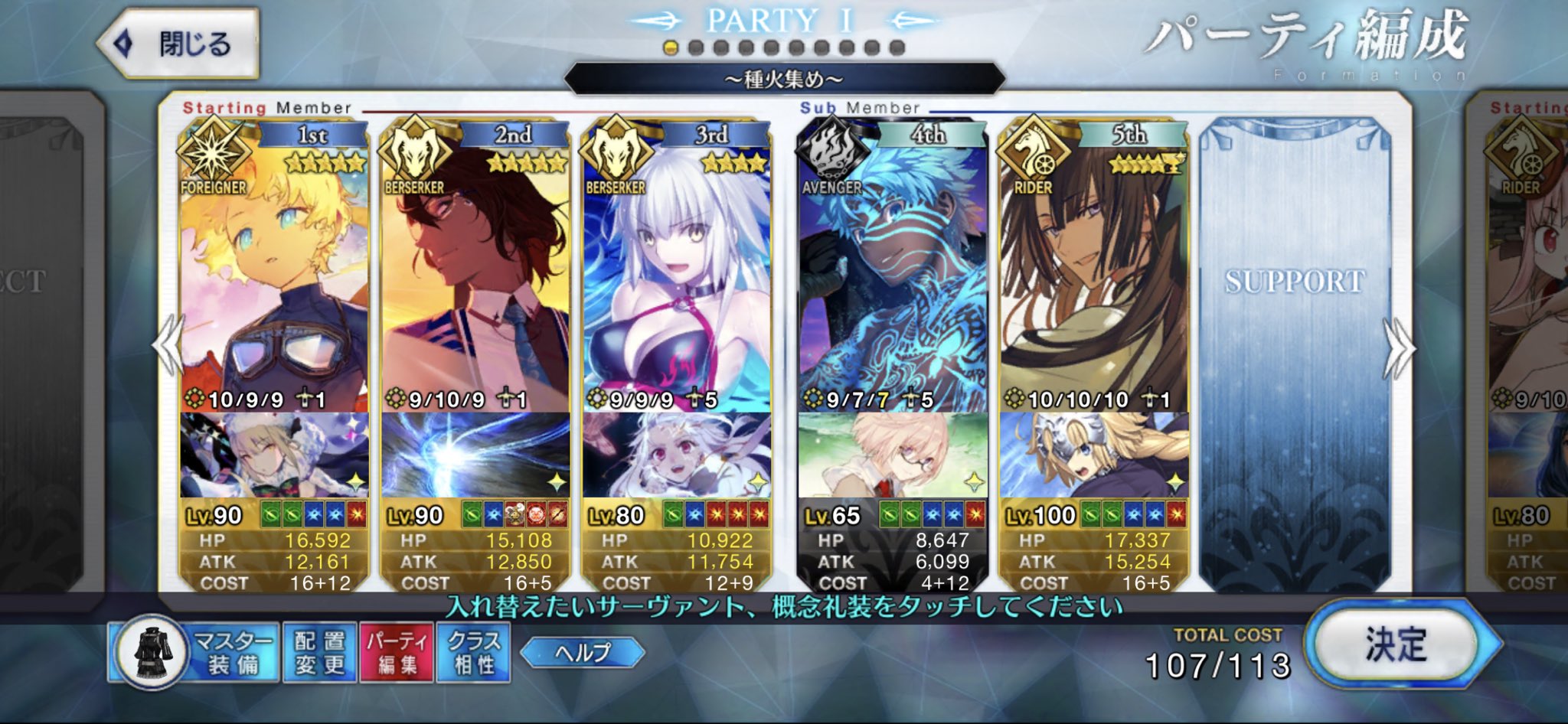Select the 4th slot Avenger servant card
Viewport: 1568px width, 724px height.
click(x=892, y=276)
